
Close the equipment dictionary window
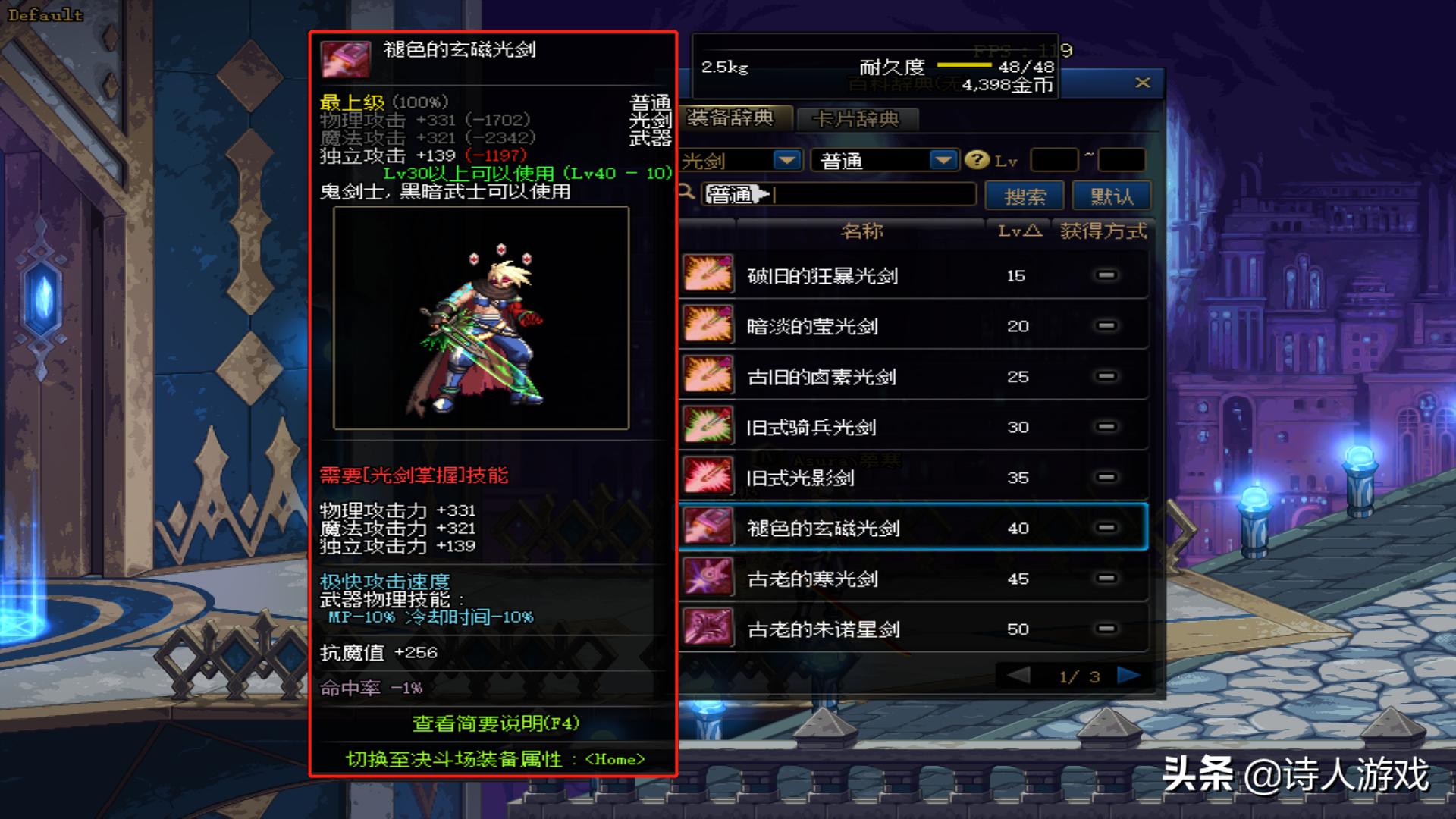click(x=1142, y=83)
